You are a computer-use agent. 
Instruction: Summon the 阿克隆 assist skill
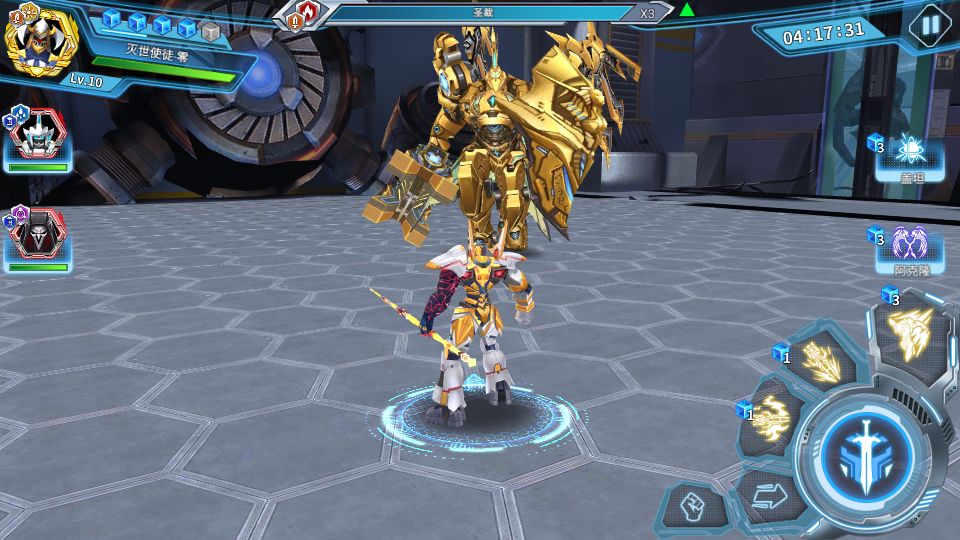(910, 248)
